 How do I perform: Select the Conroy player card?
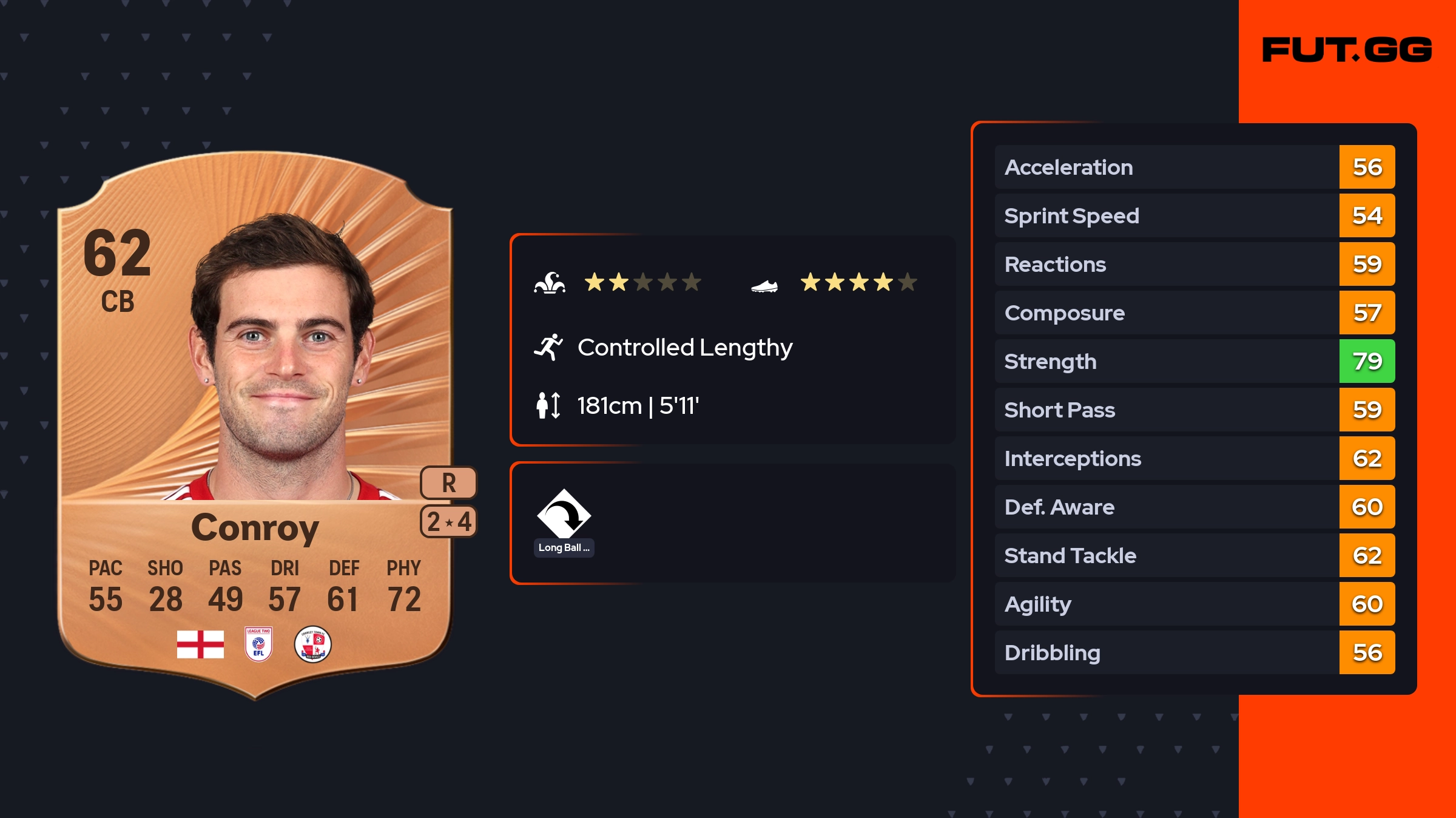(x=255, y=425)
